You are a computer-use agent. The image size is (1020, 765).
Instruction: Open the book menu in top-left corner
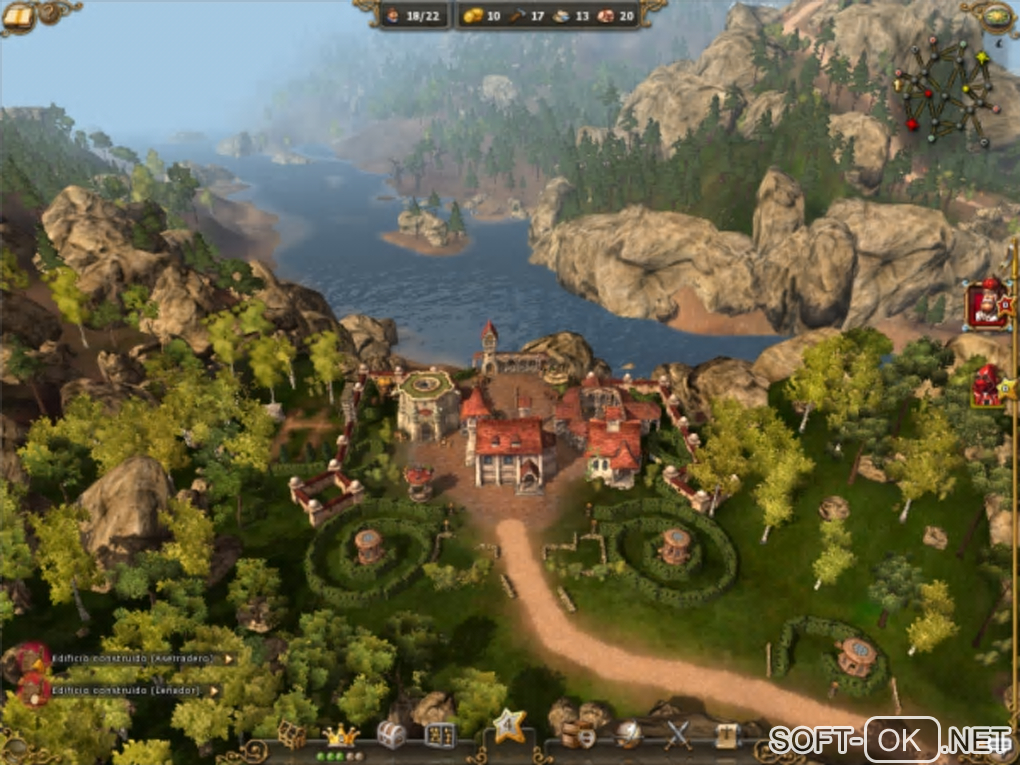18,15
